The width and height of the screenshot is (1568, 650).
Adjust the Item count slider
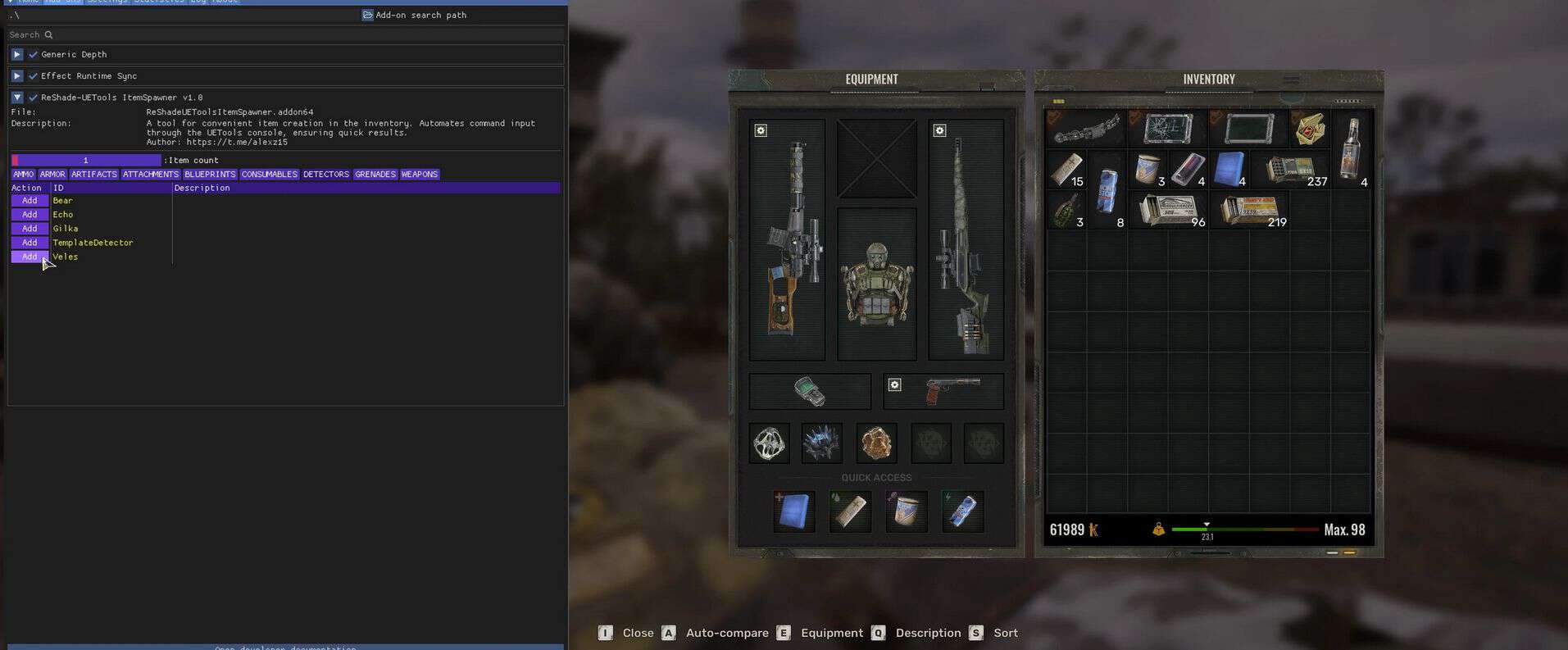coord(86,161)
